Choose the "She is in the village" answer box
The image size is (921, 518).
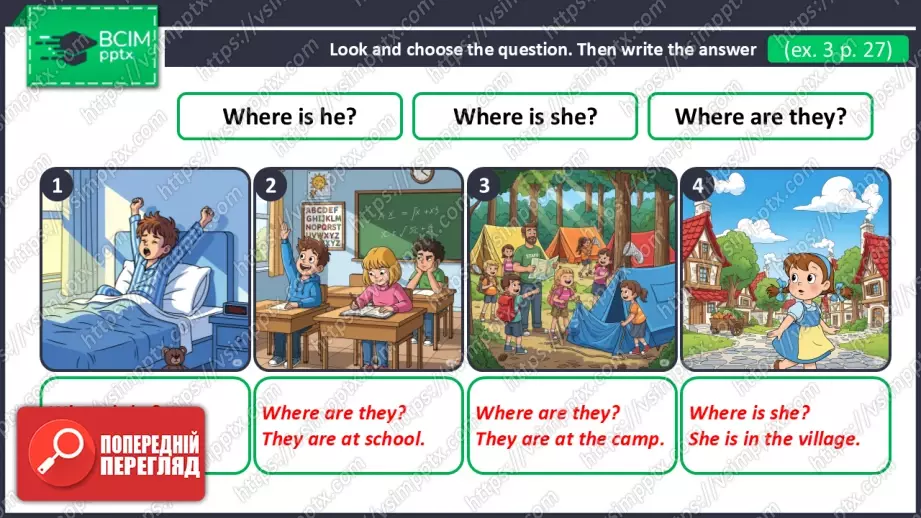[785, 425]
